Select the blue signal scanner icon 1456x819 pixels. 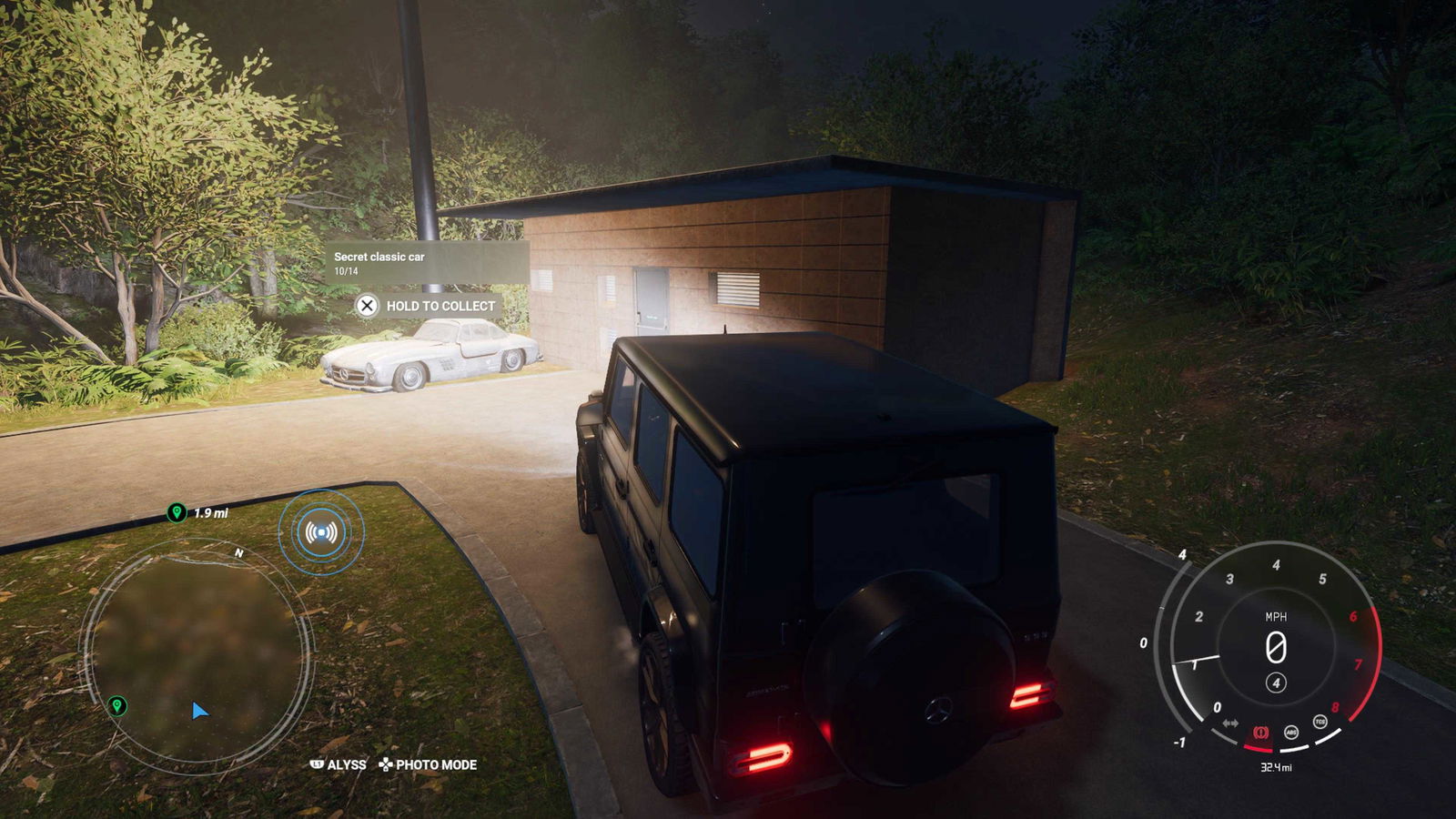320,532
